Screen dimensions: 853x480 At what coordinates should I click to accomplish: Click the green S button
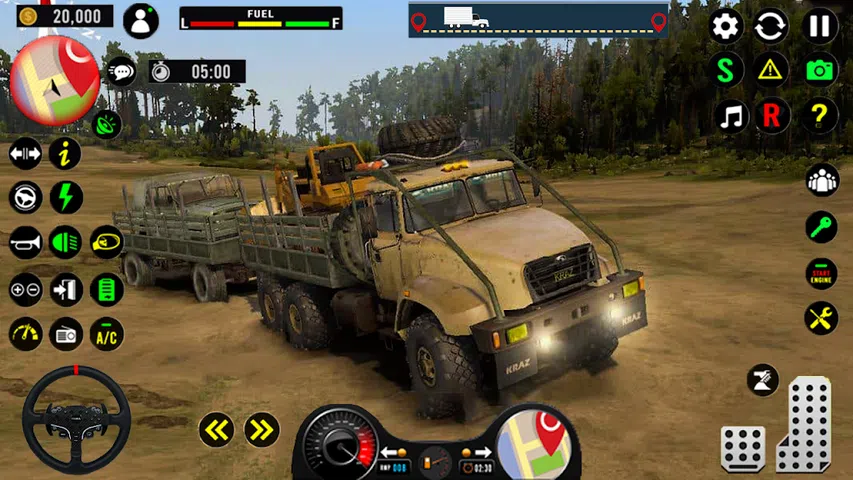point(726,69)
